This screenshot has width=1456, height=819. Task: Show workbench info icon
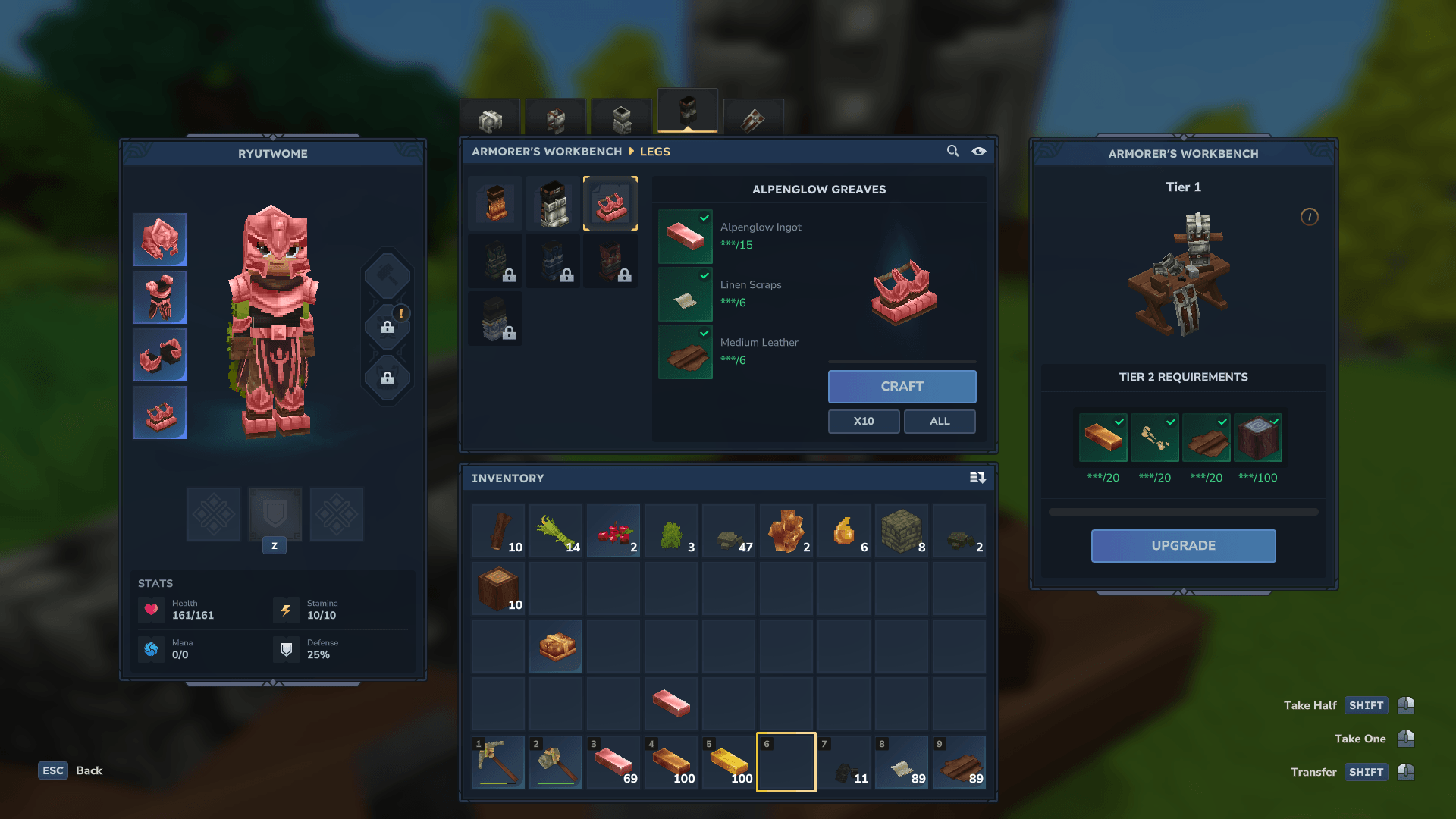point(1310,217)
